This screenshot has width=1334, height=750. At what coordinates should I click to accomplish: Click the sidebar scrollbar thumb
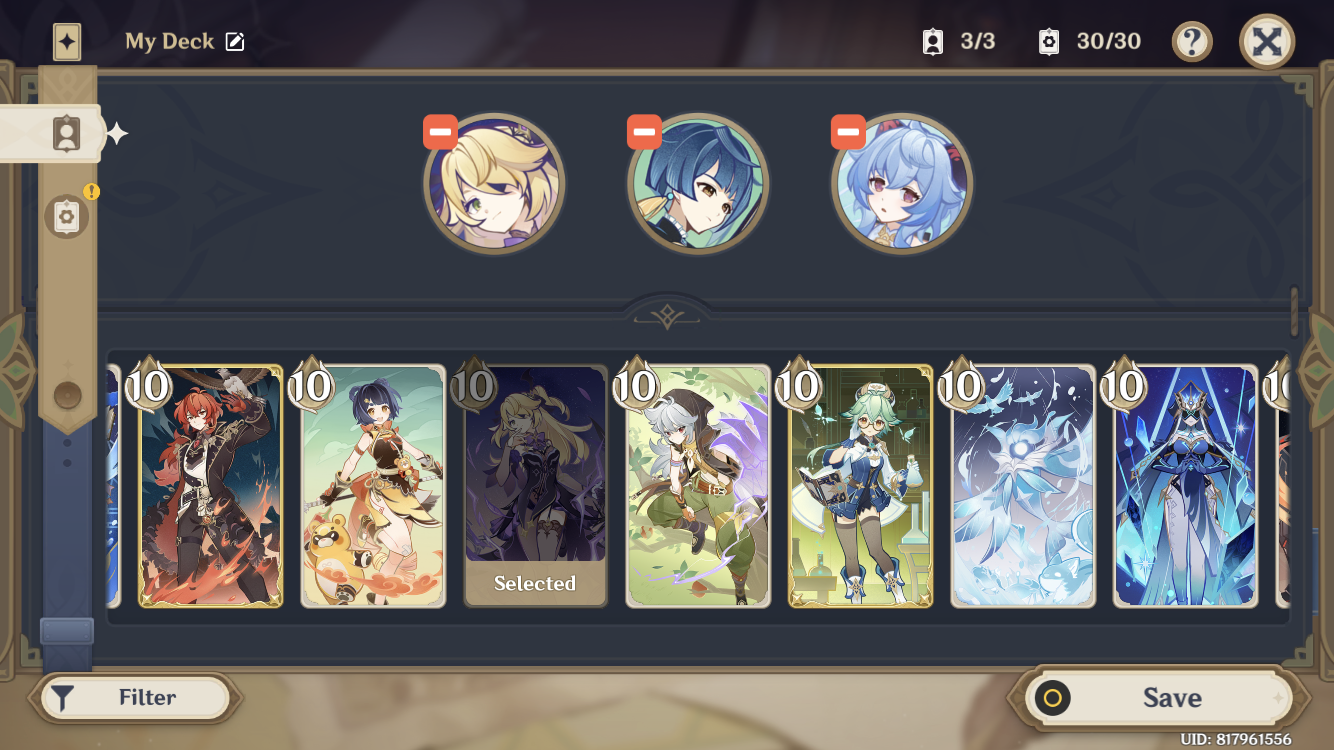click(66, 629)
